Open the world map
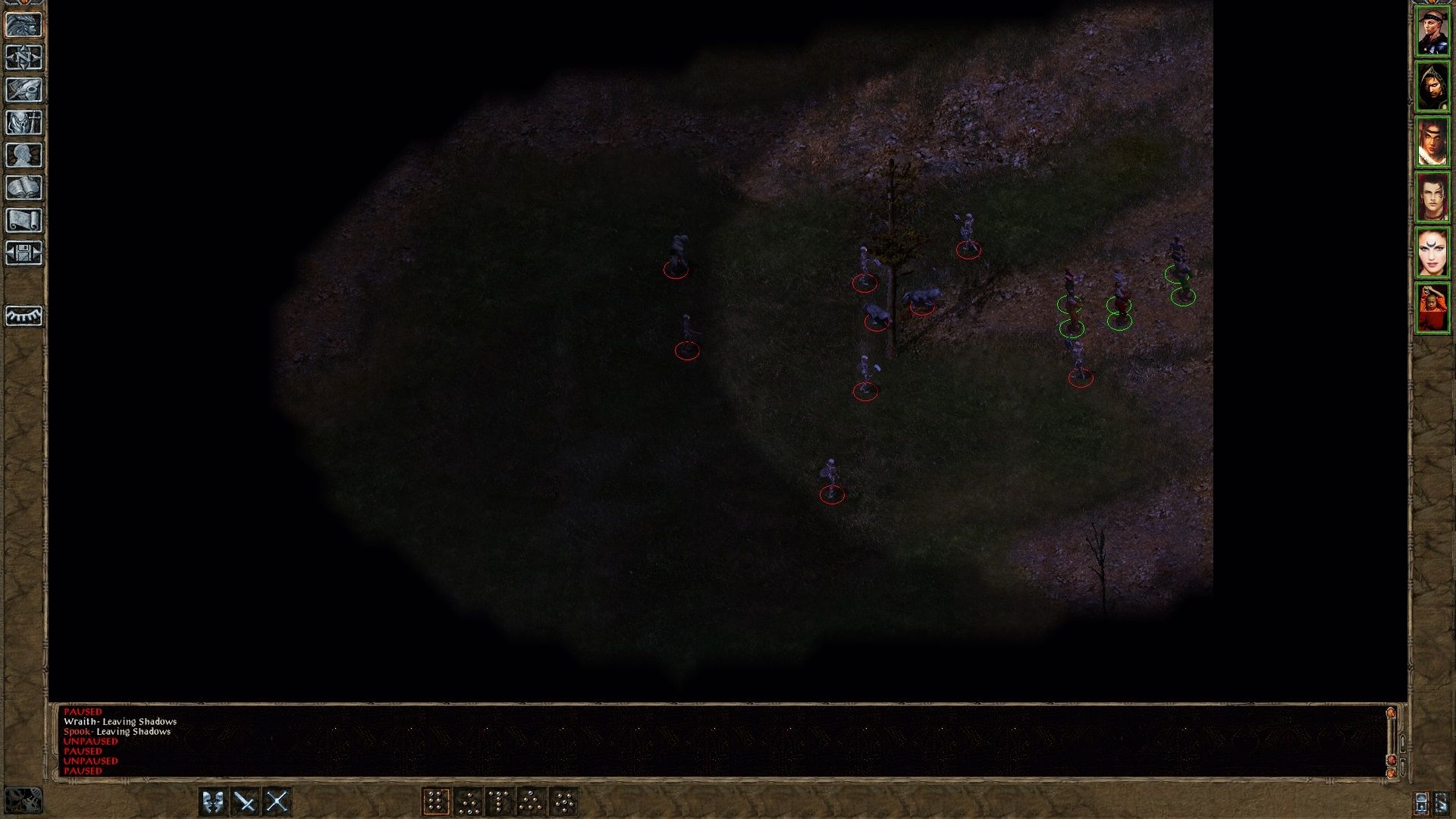Viewport: 1456px width, 819px height. (25, 57)
